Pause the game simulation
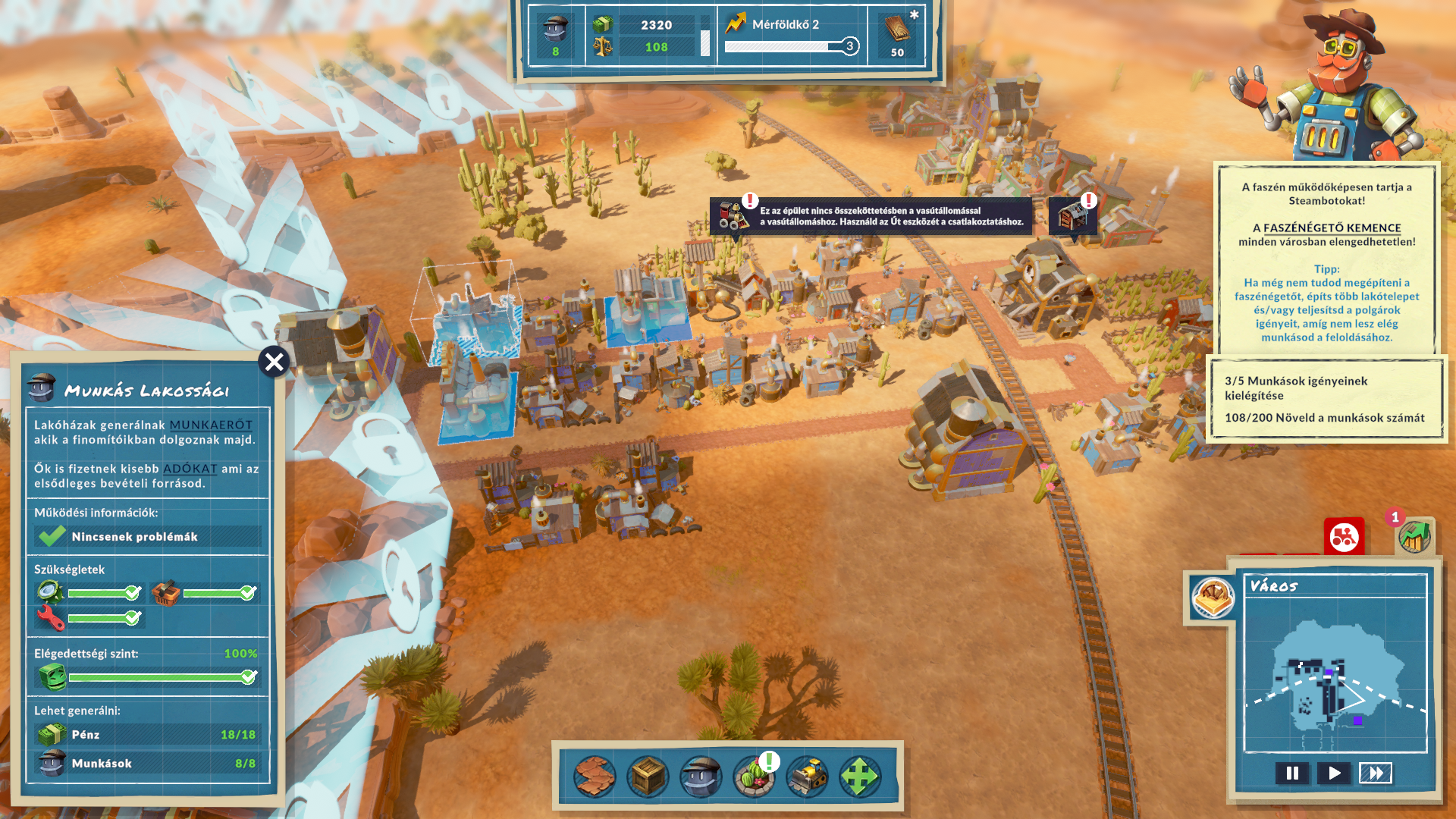1456x819 pixels. pyautogui.click(x=1292, y=773)
